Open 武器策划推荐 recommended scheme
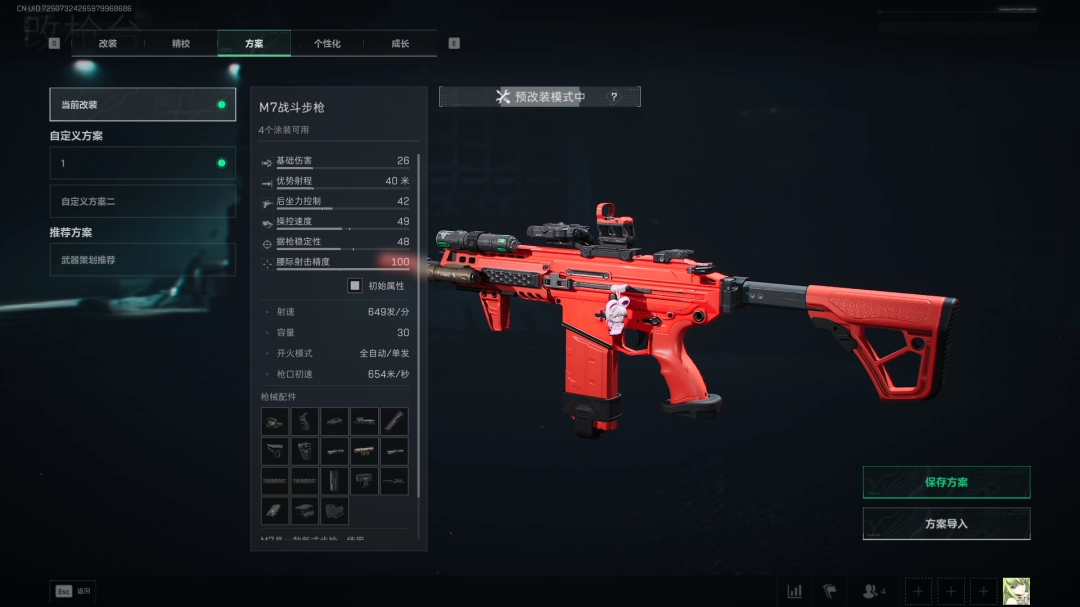The width and height of the screenshot is (1080, 607). pos(142,260)
